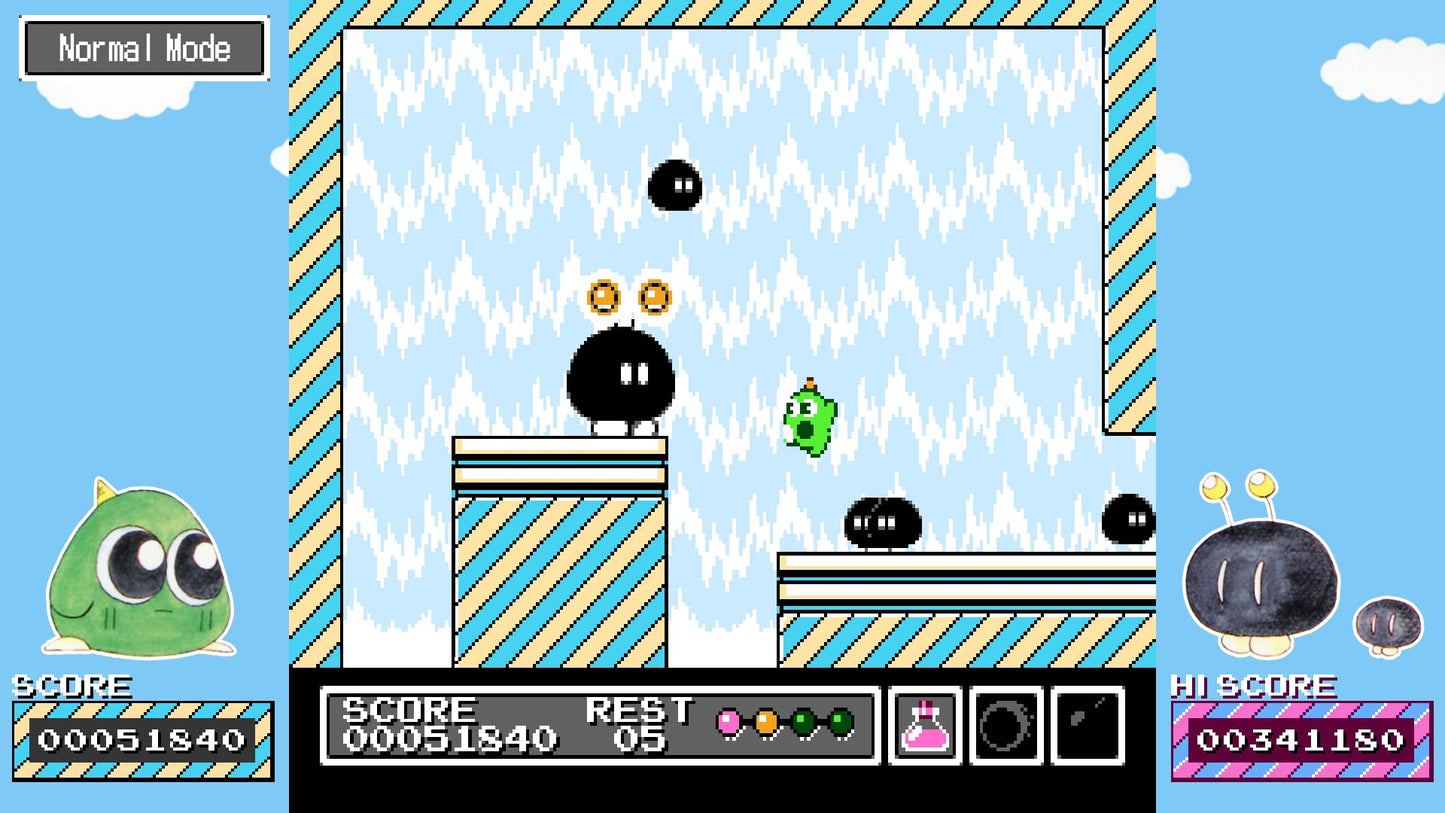1445x813 pixels.
Task: Click the second green orb icon
Action: coord(843,722)
